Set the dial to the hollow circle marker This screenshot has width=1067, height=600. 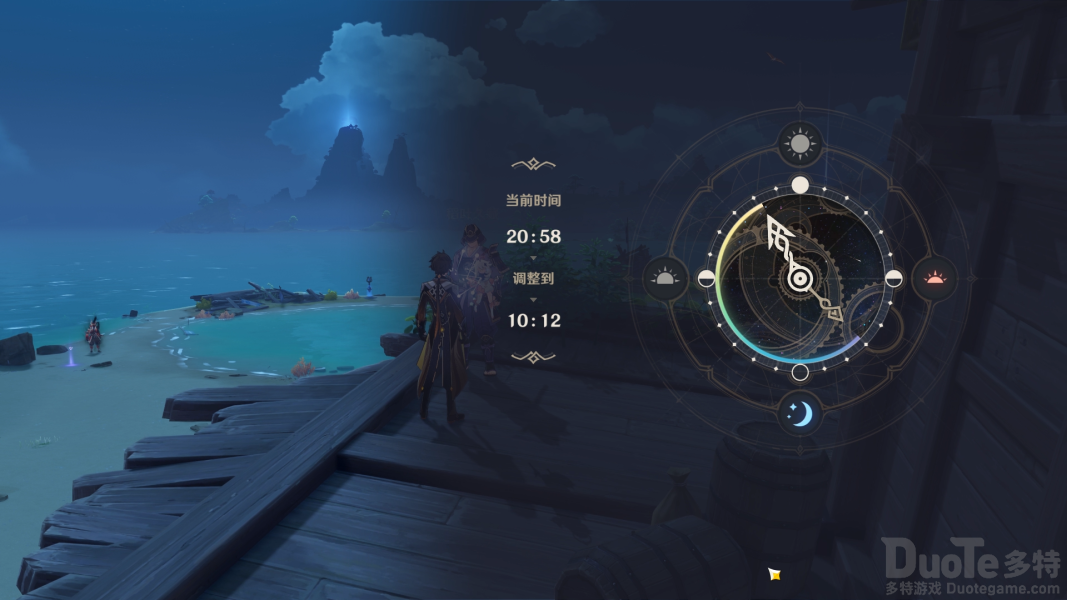point(800,373)
